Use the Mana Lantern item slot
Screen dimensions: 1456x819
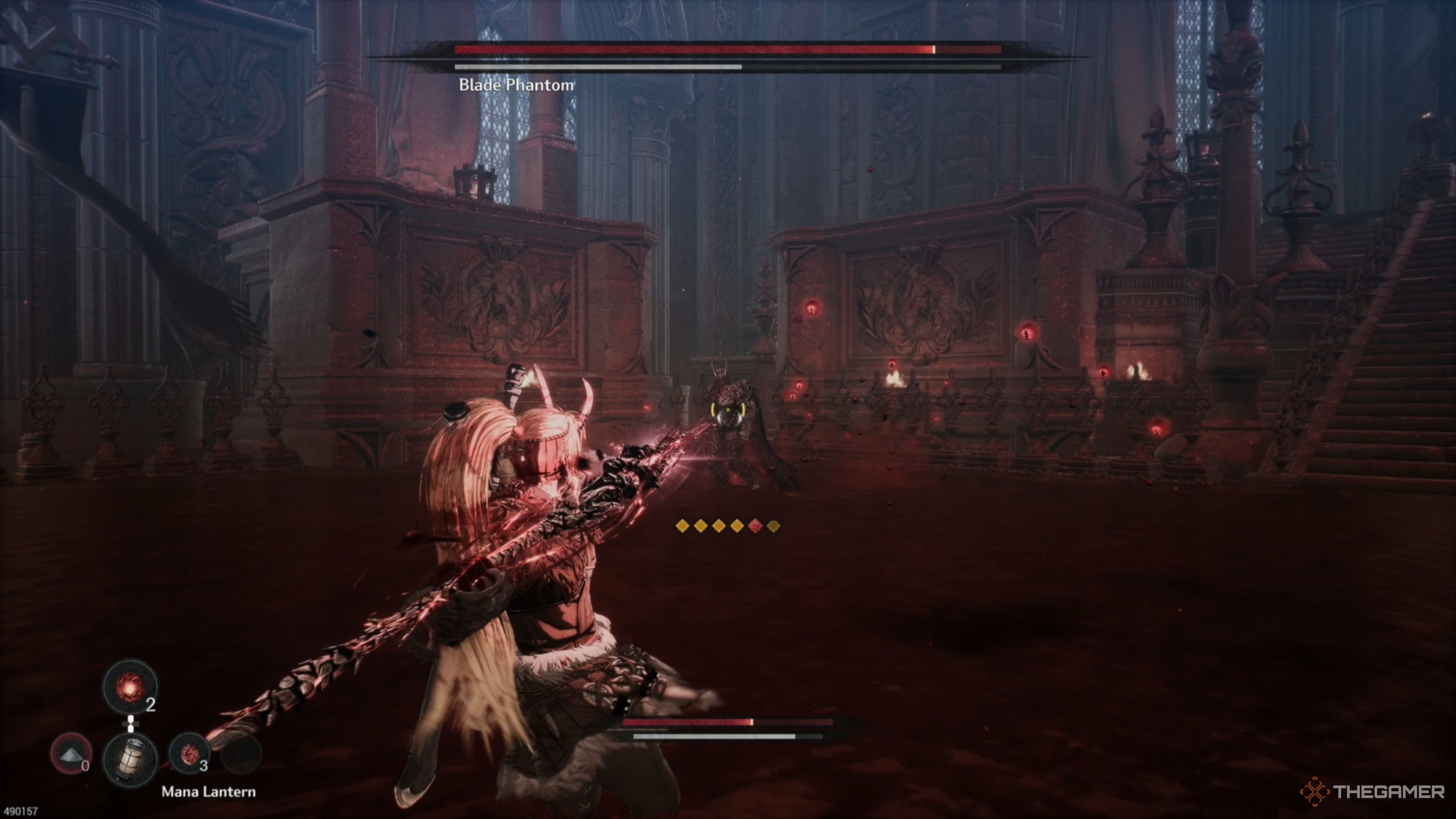pos(130,758)
